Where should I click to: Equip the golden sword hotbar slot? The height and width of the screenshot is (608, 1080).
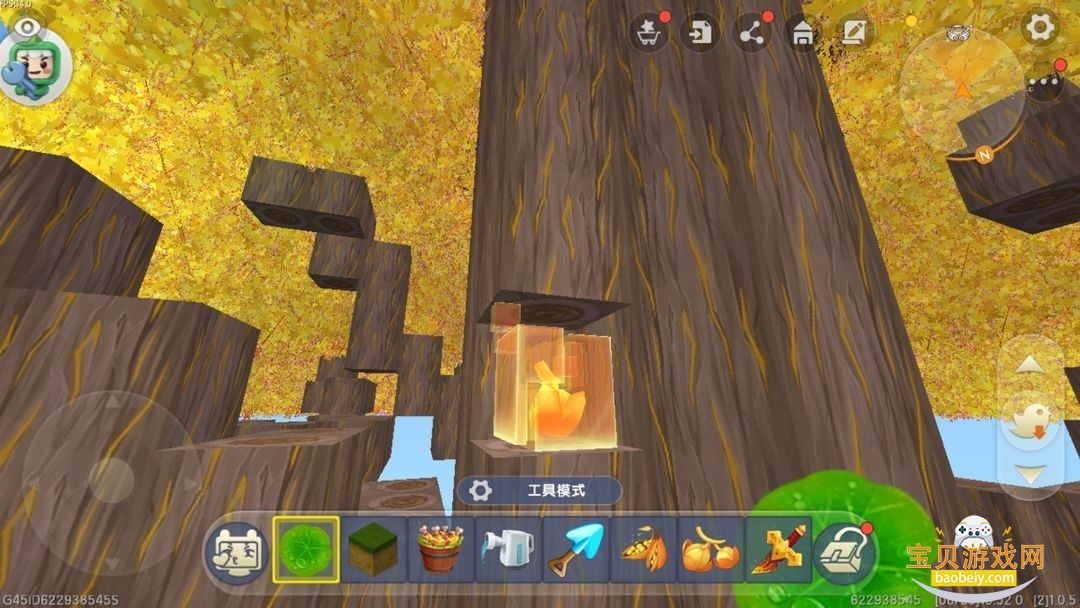point(777,550)
